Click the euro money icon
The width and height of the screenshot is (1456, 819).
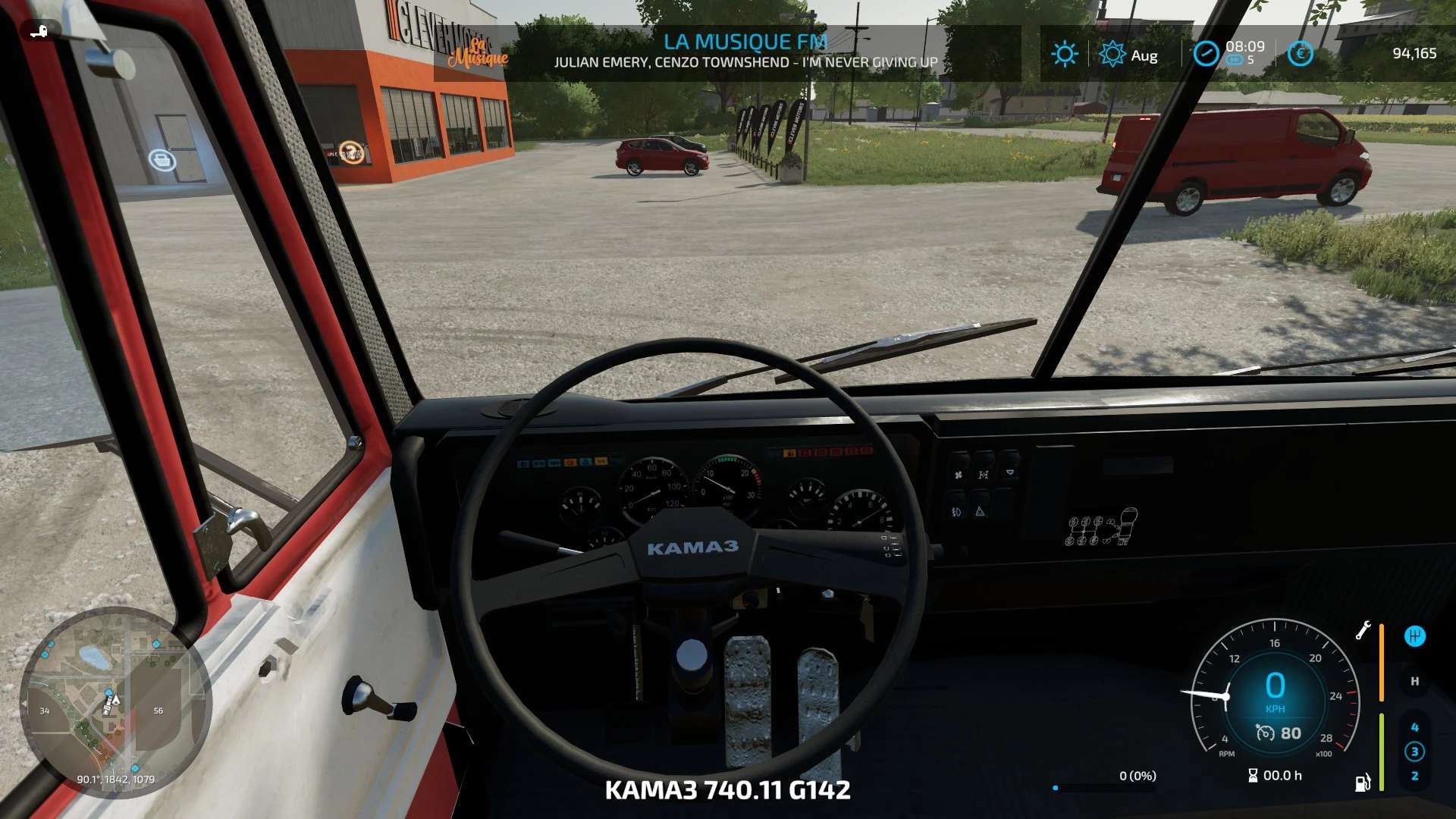(1300, 54)
